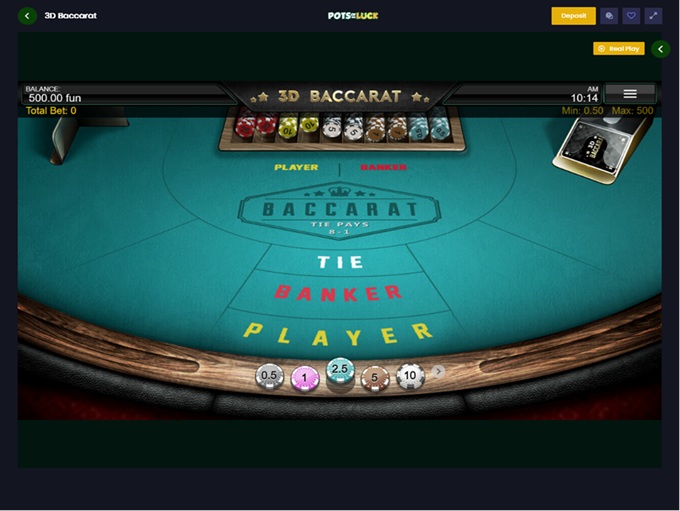Go back using the arrow beside 3D Baccarat
680x511 pixels.
[x=28, y=16]
